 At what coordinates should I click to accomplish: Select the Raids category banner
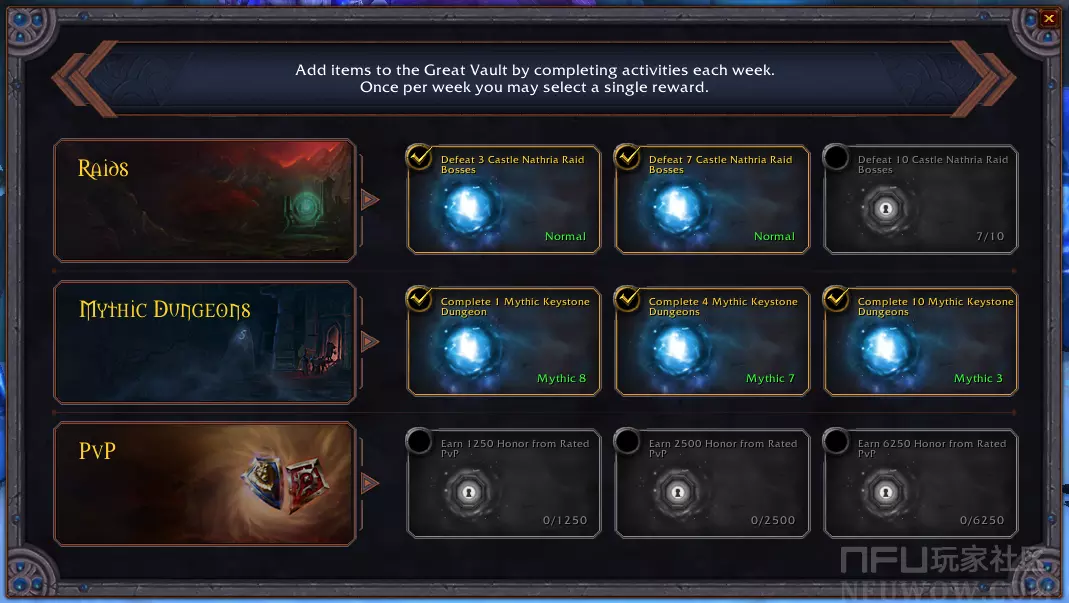pyautogui.click(x=205, y=200)
